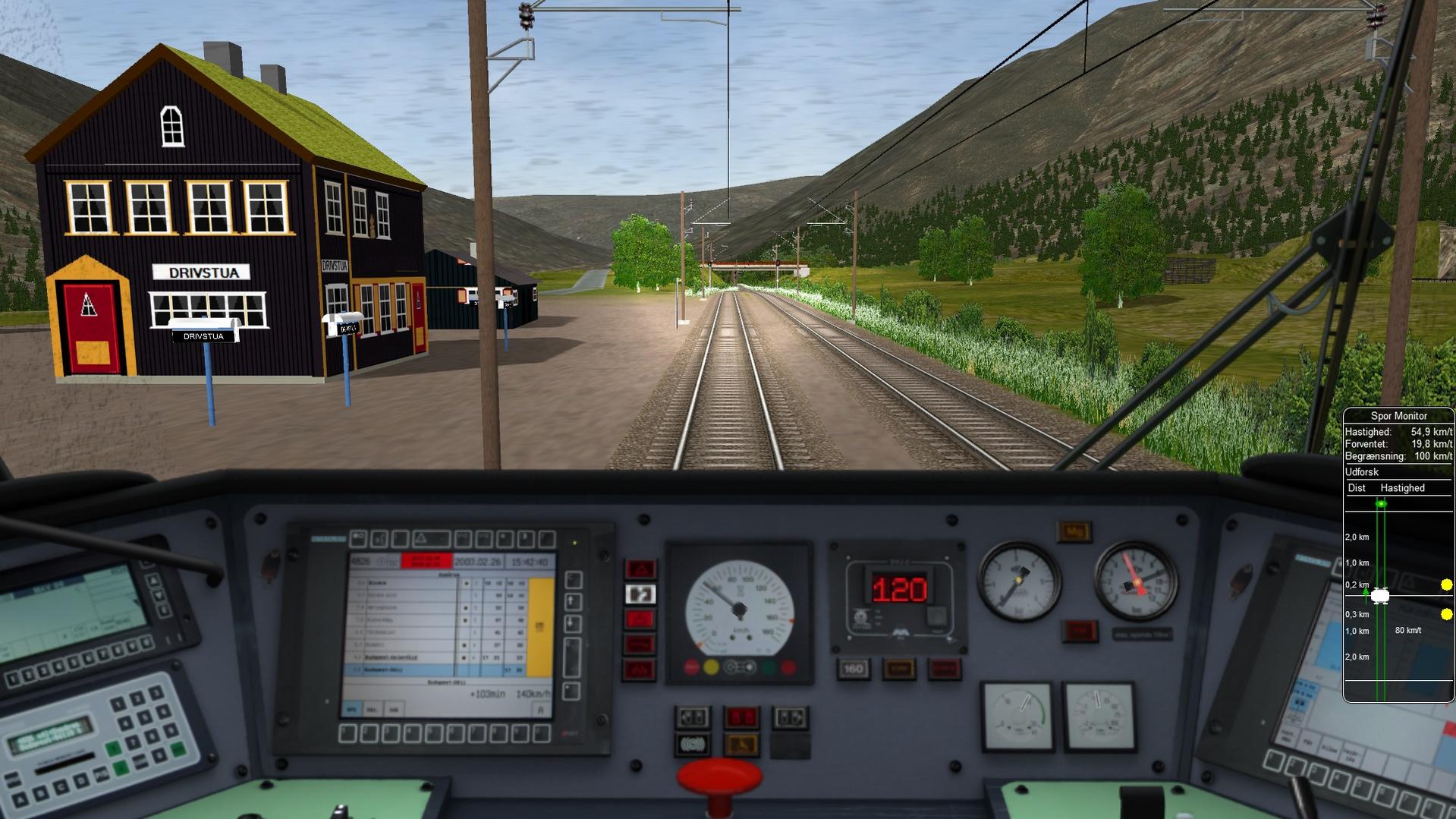Click the white lit button under the triangle
Viewport: 1456px width, 819px height.
[x=640, y=594]
